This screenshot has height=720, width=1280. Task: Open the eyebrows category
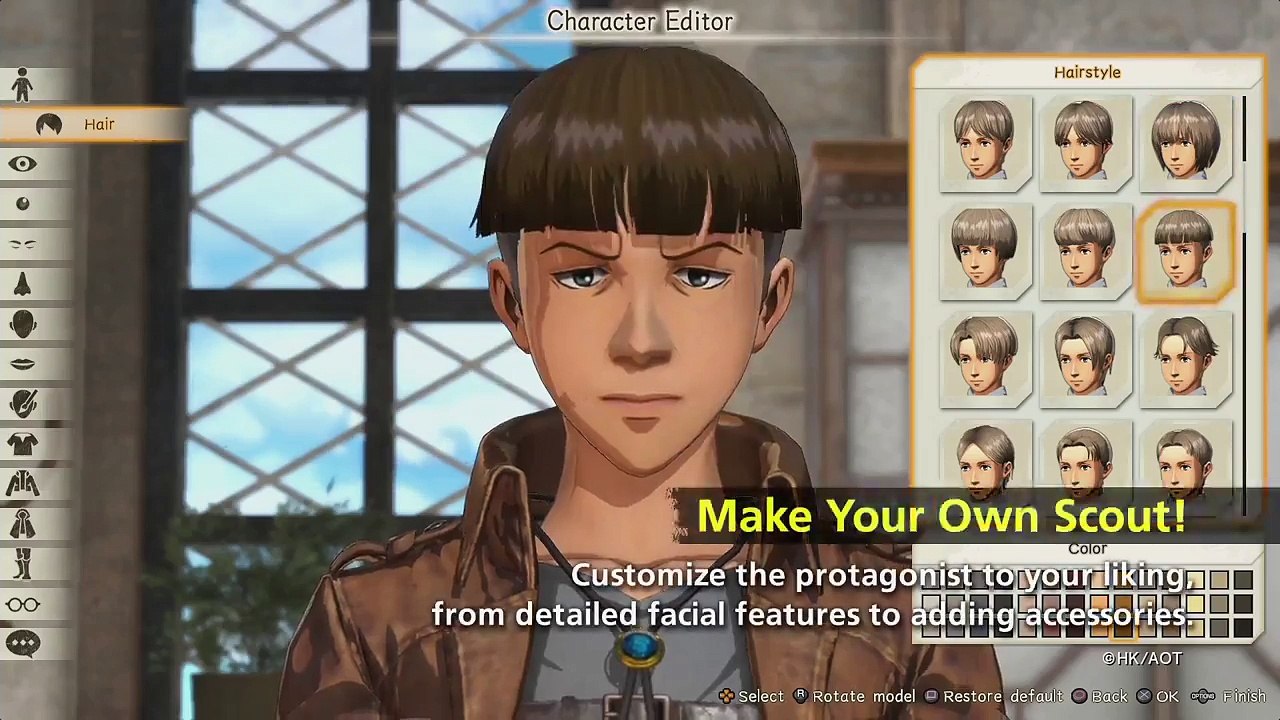[22, 244]
